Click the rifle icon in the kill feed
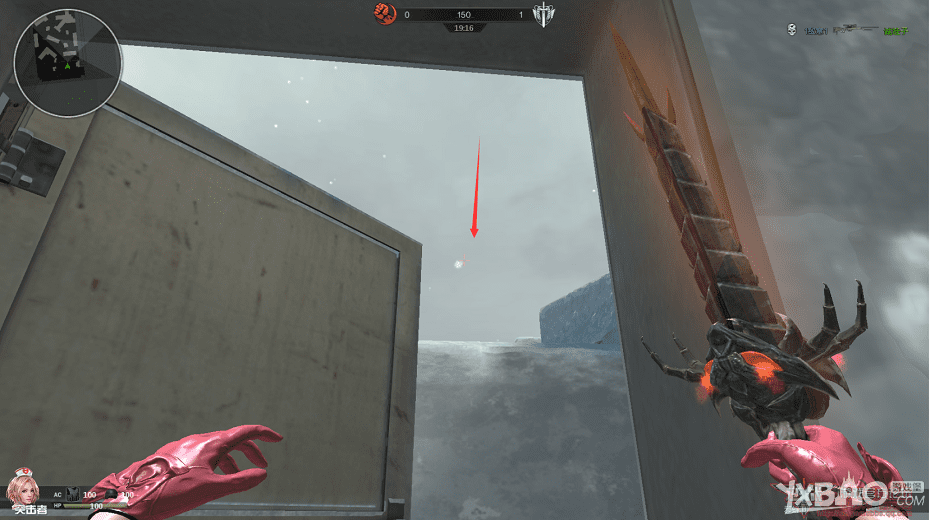Screen dimensions: 930x520 tap(855, 31)
